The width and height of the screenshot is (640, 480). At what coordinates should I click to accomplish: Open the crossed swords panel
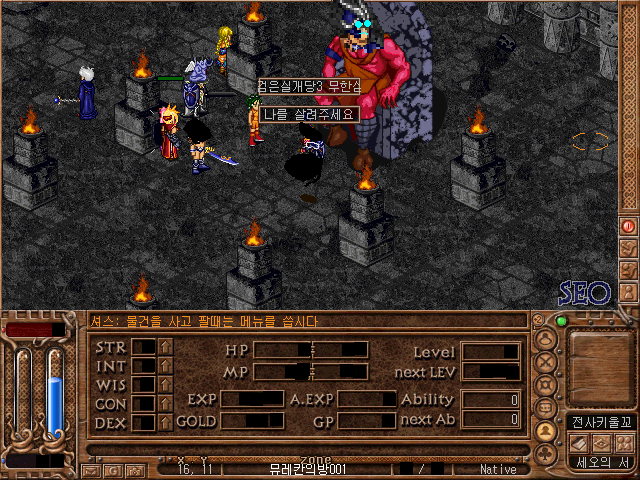click(x=546, y=363)
